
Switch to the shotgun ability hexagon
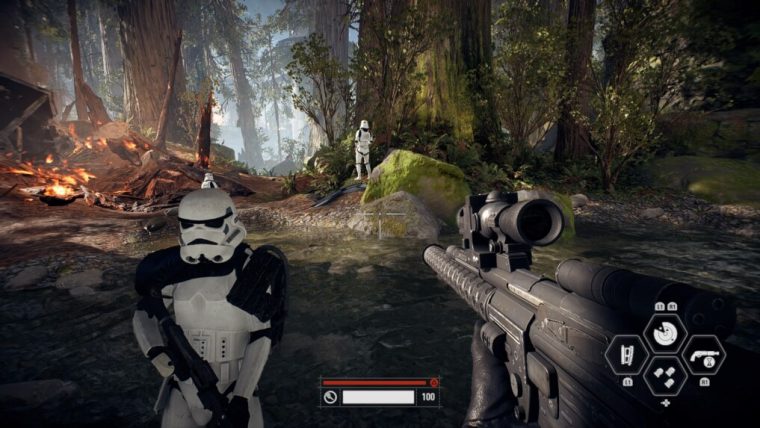coord(704,355)
